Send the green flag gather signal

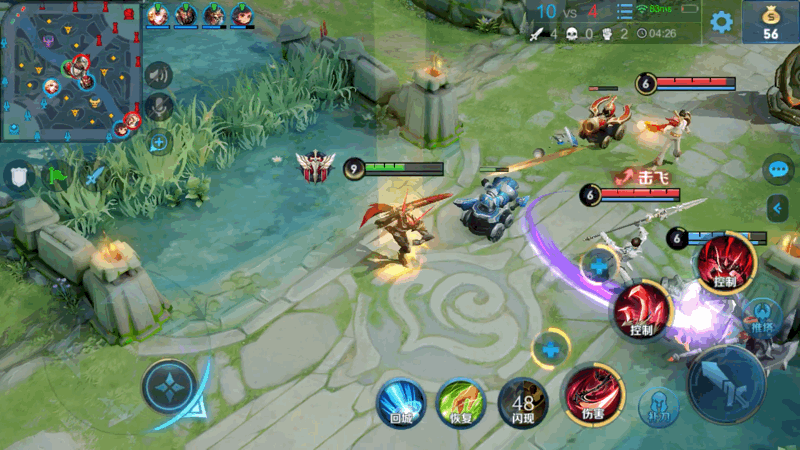[x=56, y=176]
